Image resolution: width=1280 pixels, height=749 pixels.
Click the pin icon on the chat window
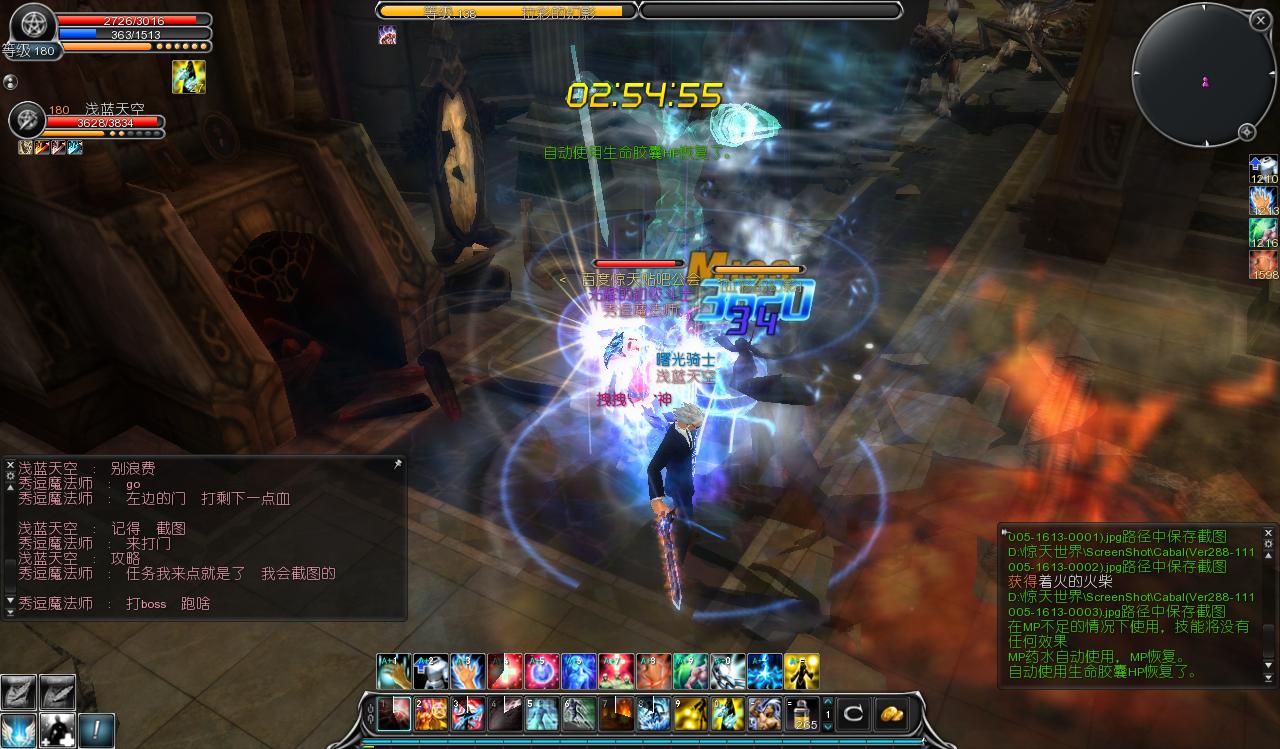point(397,465)
